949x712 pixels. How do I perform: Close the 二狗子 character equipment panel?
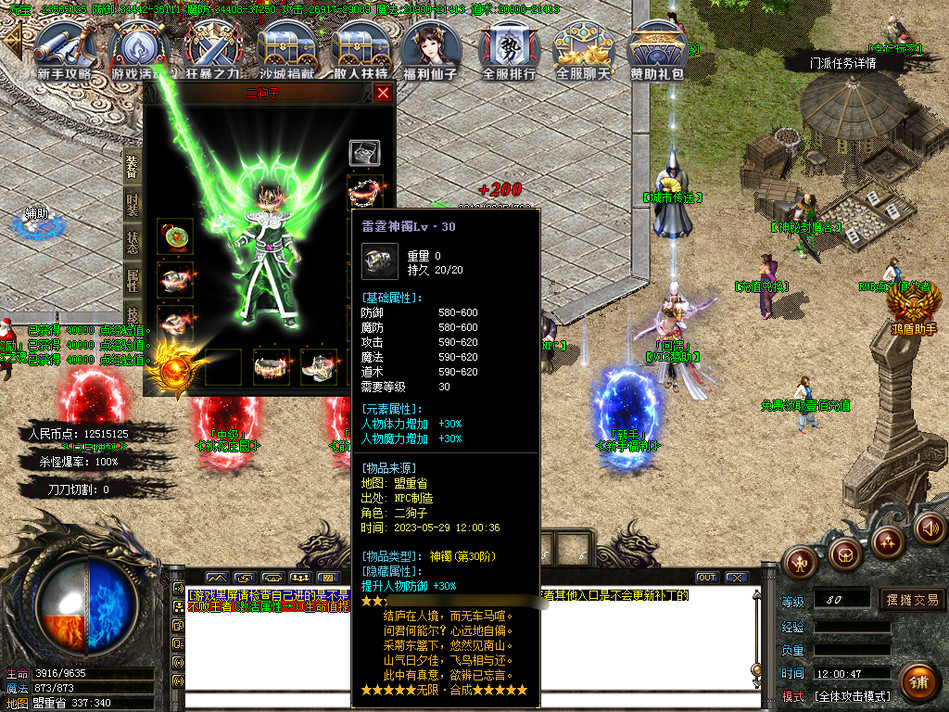coord(383,94)
